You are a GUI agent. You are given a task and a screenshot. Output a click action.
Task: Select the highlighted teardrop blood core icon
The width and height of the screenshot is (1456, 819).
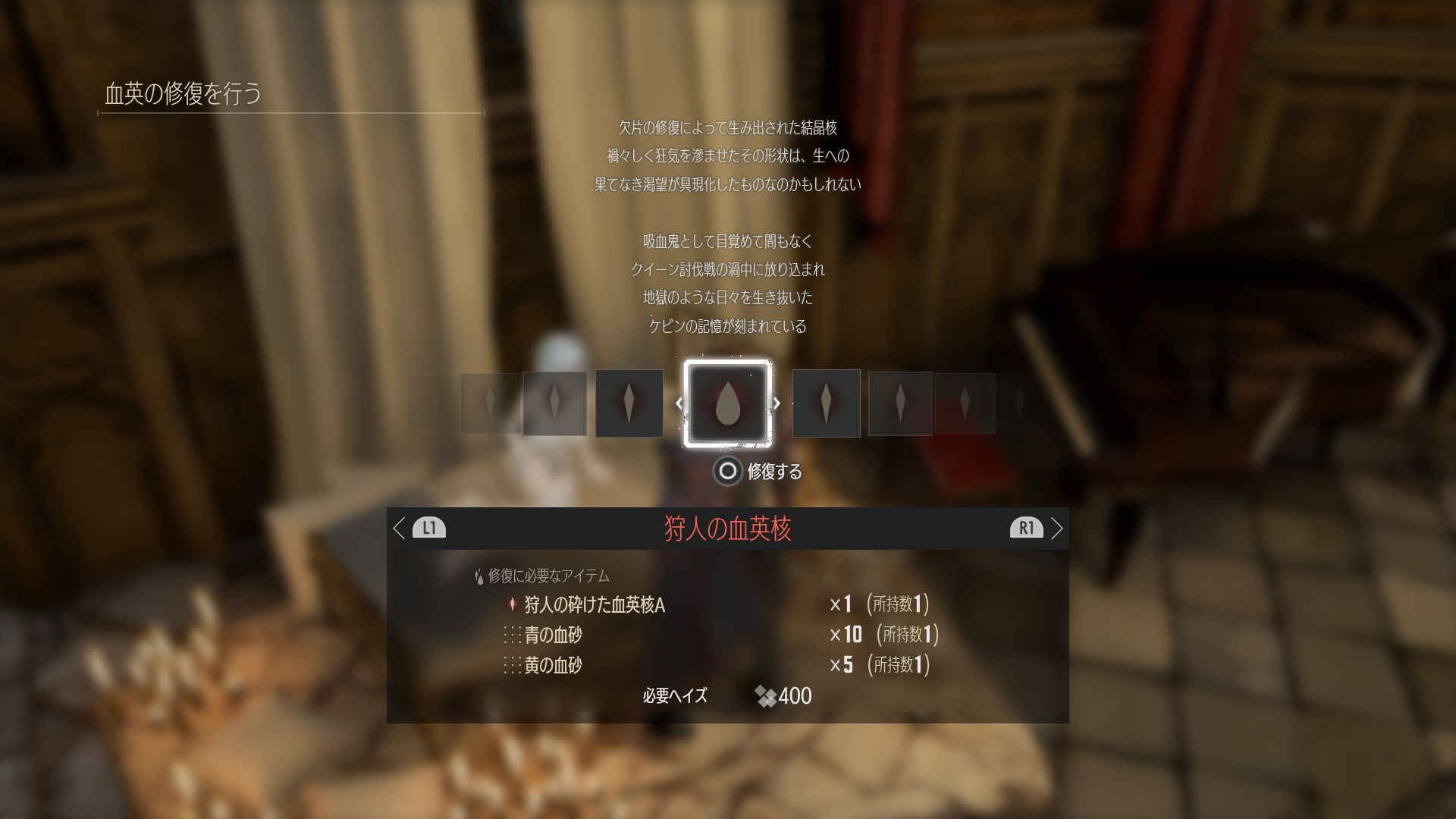[x=726, y=403]
